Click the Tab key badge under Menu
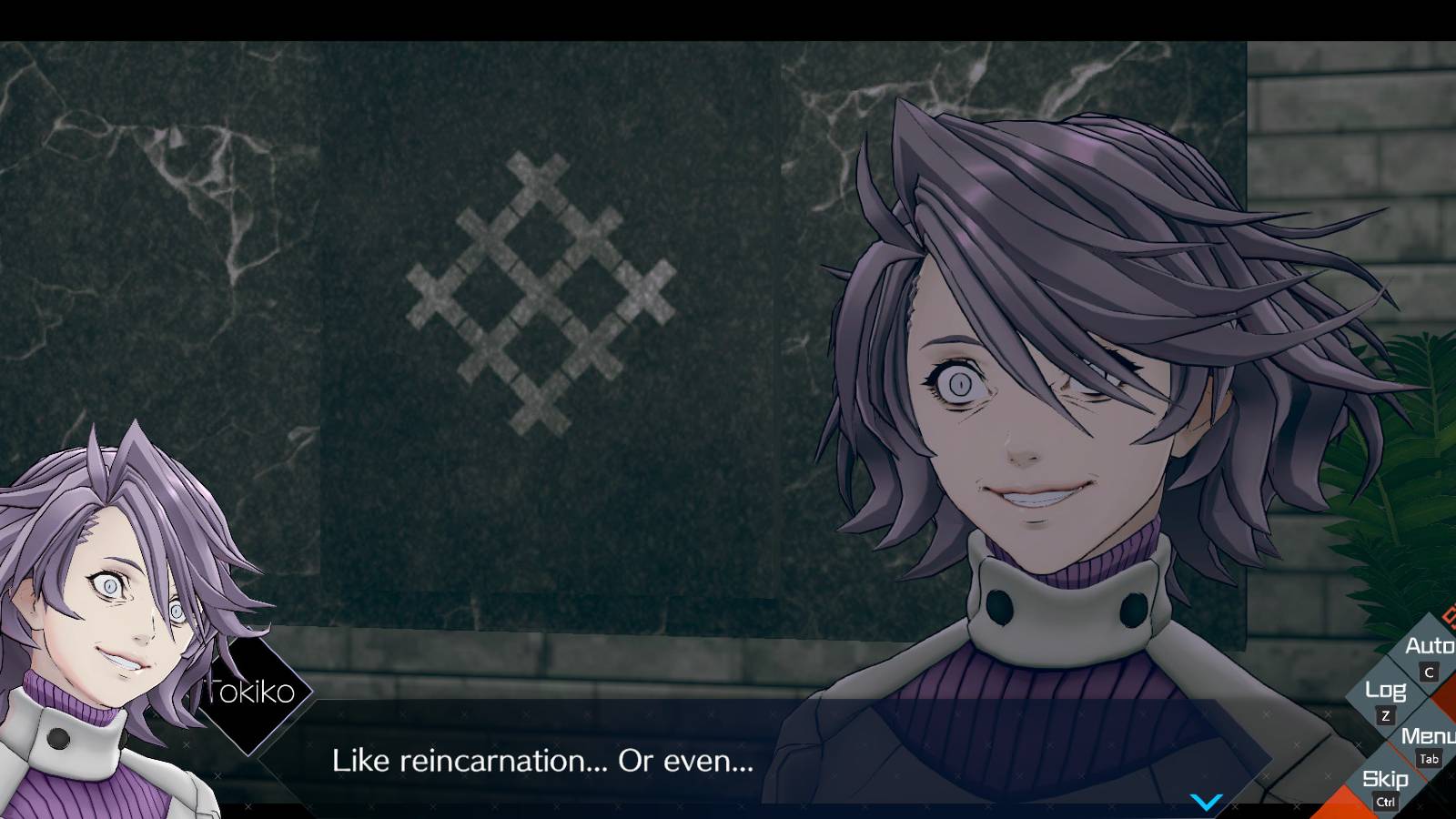Viewport: 1456px width, 819px height. click(1429, 758)
